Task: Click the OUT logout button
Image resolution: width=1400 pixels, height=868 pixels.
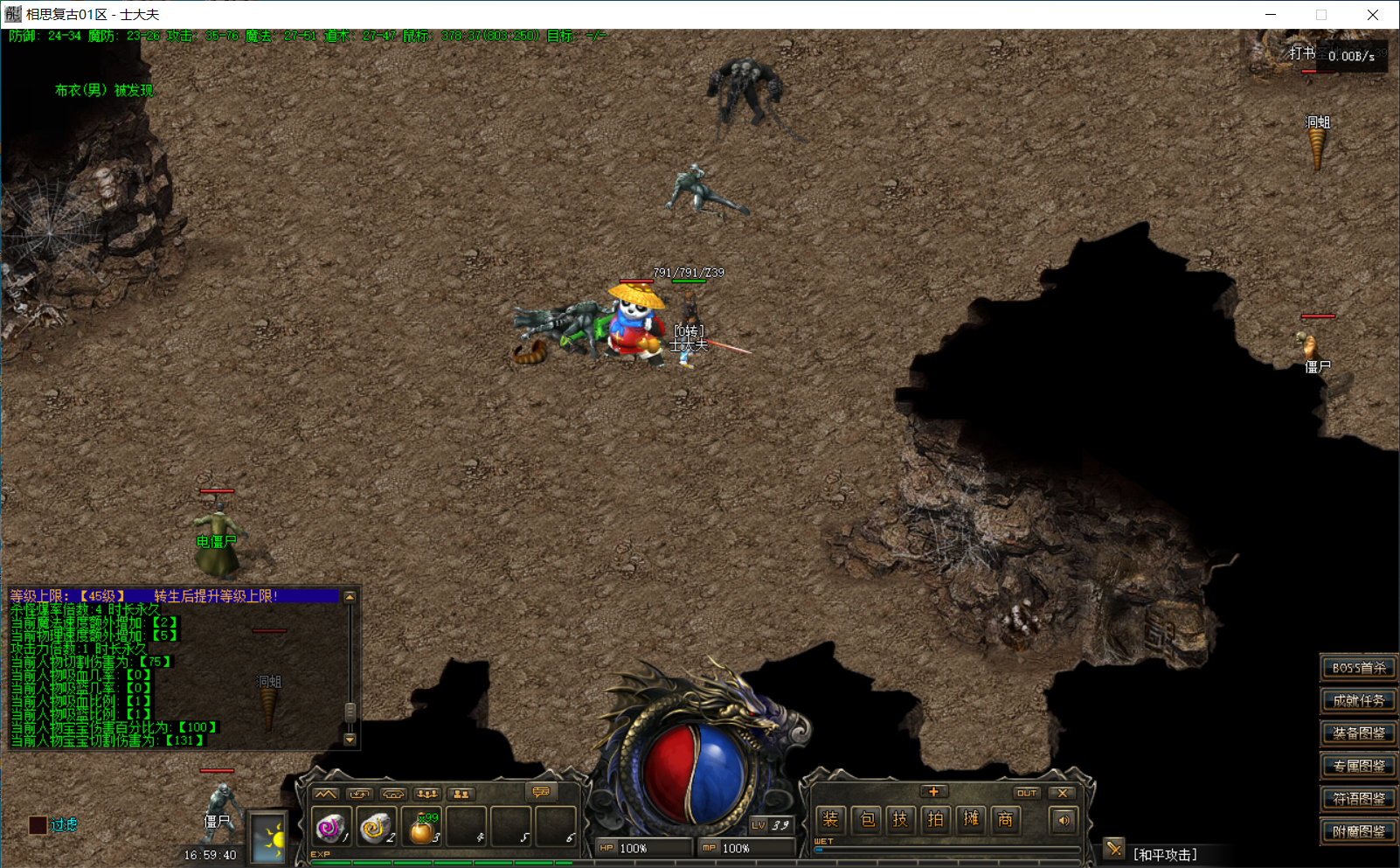Action: point(1026,793)
